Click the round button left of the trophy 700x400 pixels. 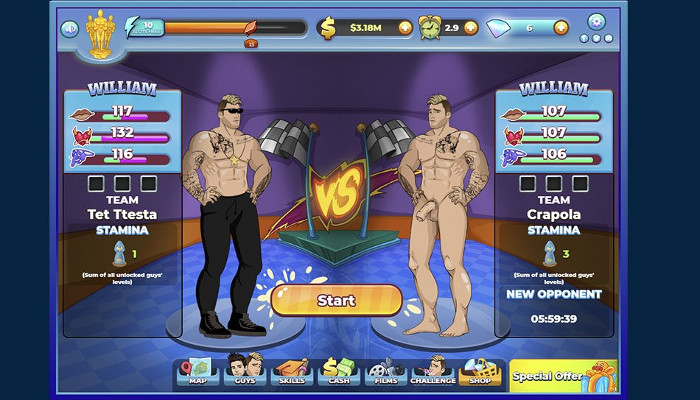[x=70, y=29]
